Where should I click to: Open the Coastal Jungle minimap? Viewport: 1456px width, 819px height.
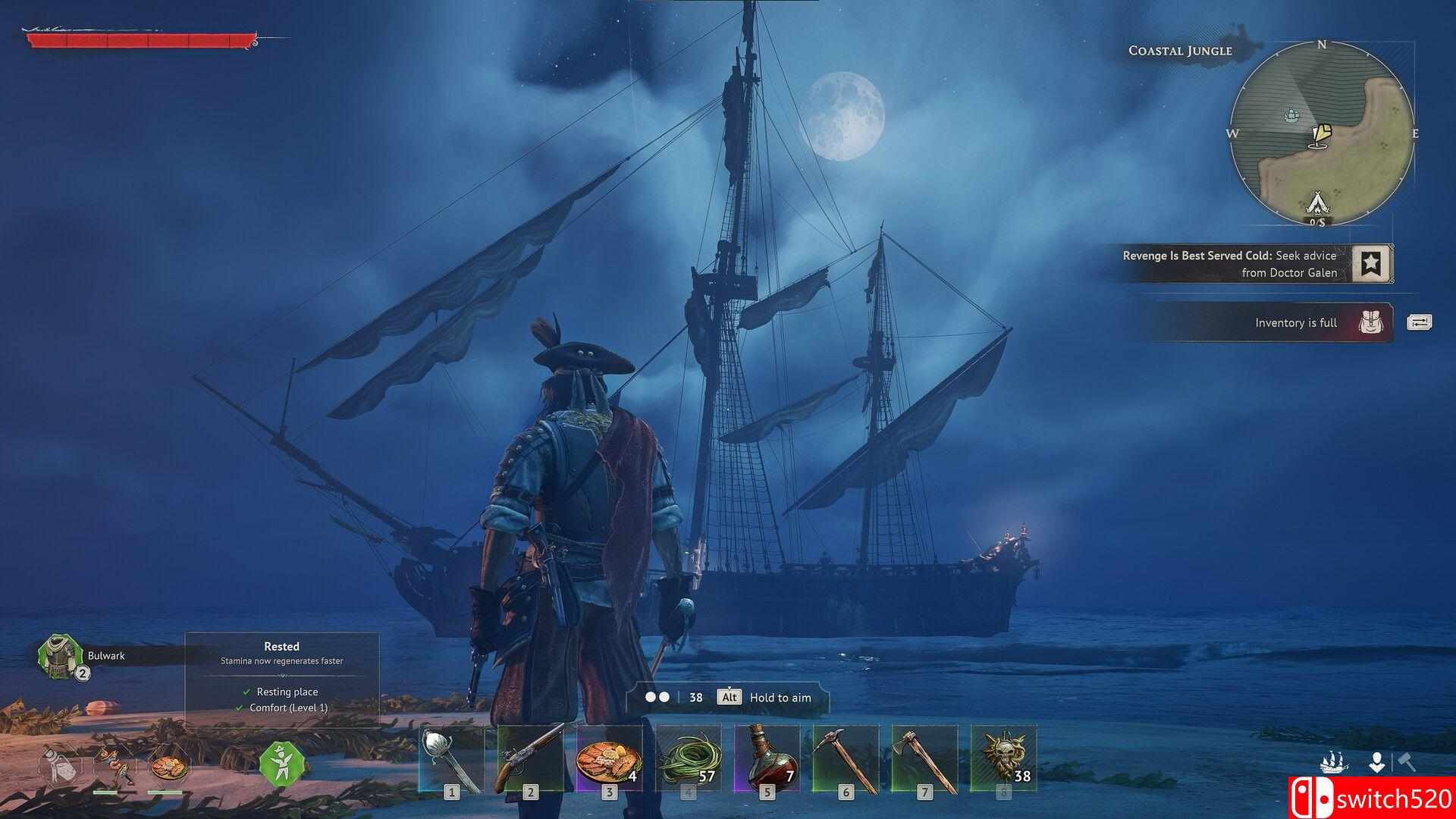coord(1322,133)
